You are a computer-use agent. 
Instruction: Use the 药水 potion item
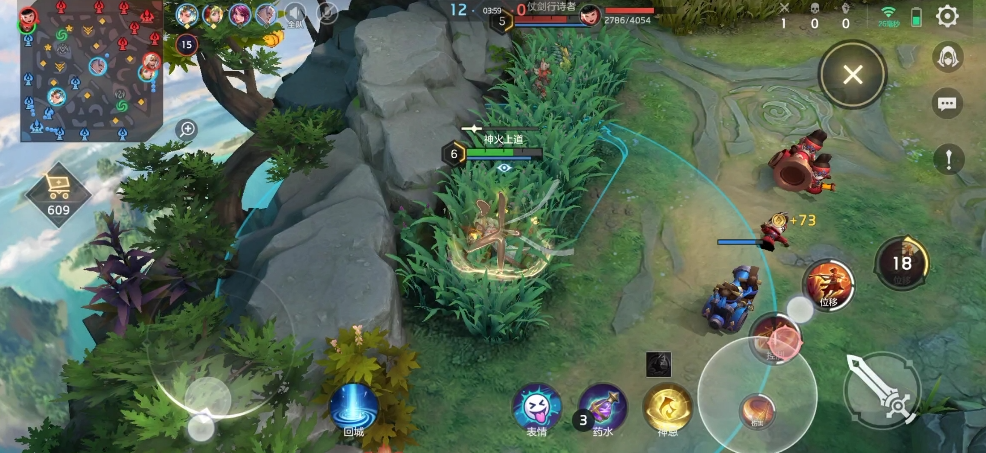(x=602, y=408)
